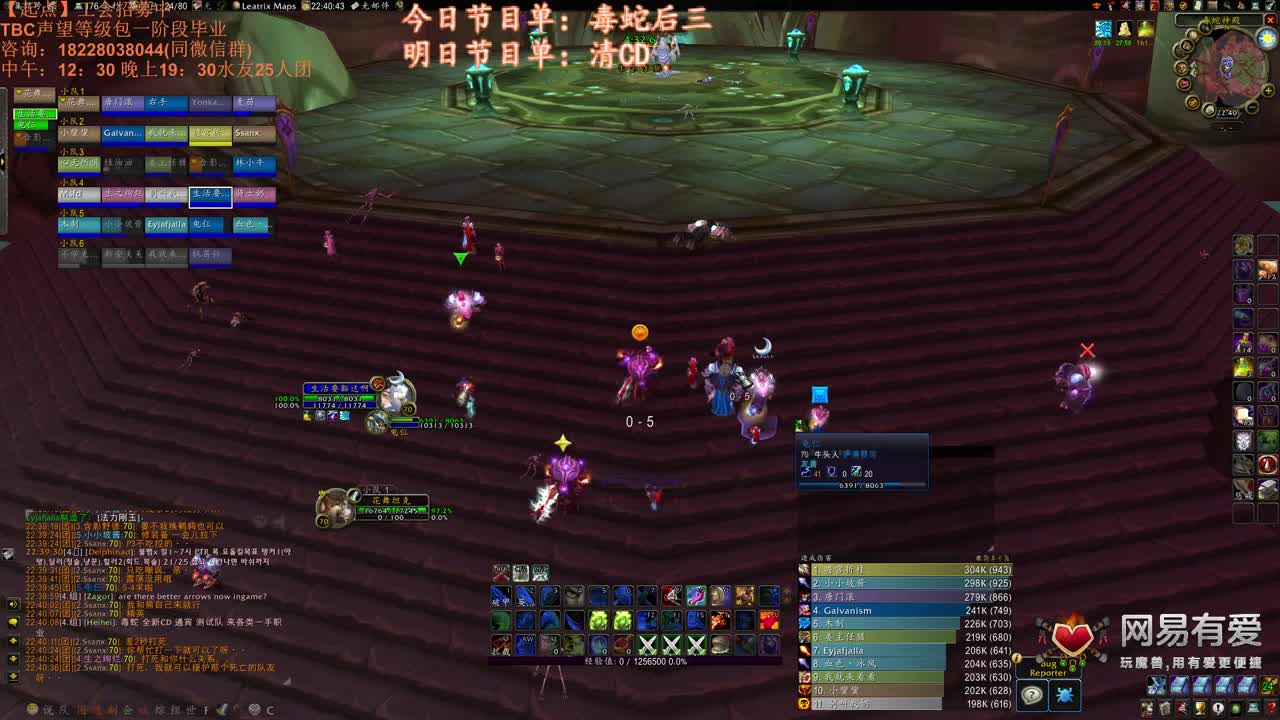
Task: Click the golden trophy achievements micro-button
Action: click(1198, 708)
